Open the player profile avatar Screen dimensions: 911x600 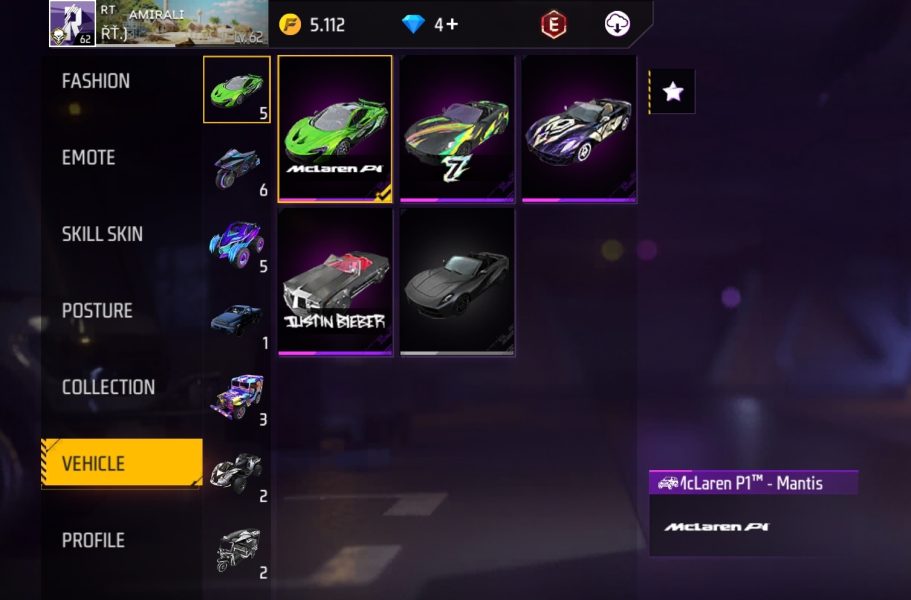tap(72, 24)
